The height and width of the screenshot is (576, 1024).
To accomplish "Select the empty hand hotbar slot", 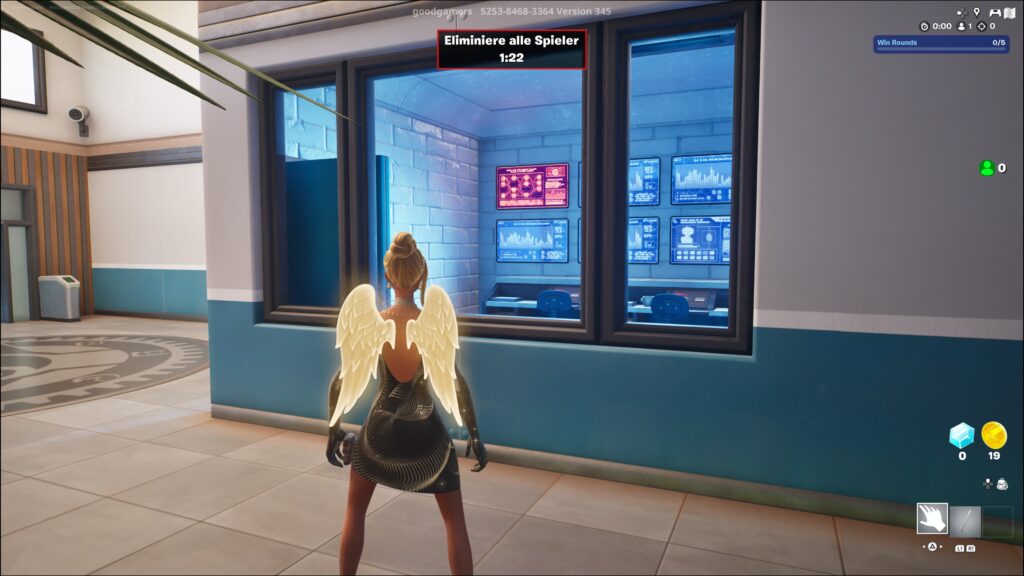I will tap(932, 520).
